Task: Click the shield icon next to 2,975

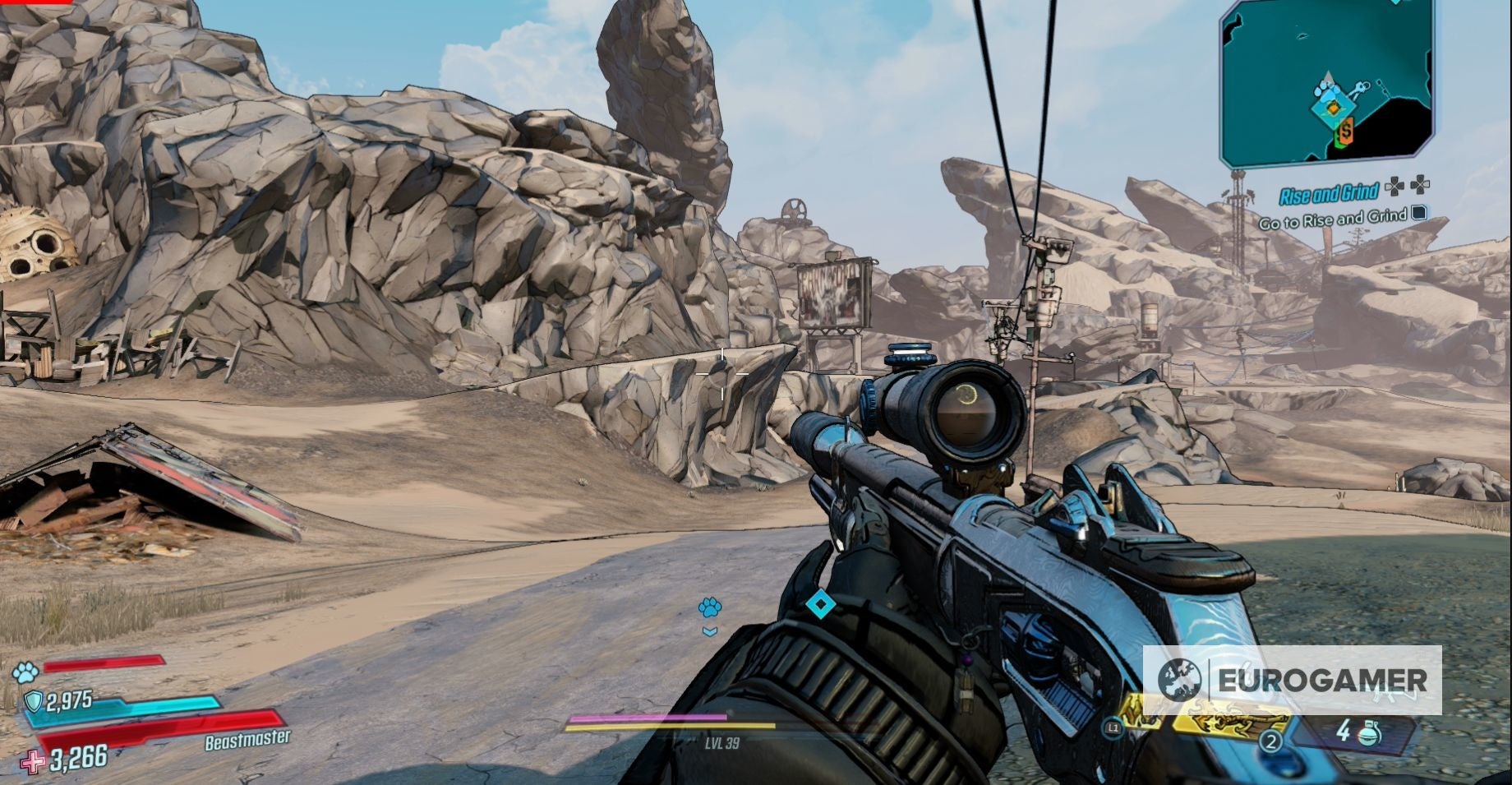Action: pyautogui.click(x=34, y=700)
